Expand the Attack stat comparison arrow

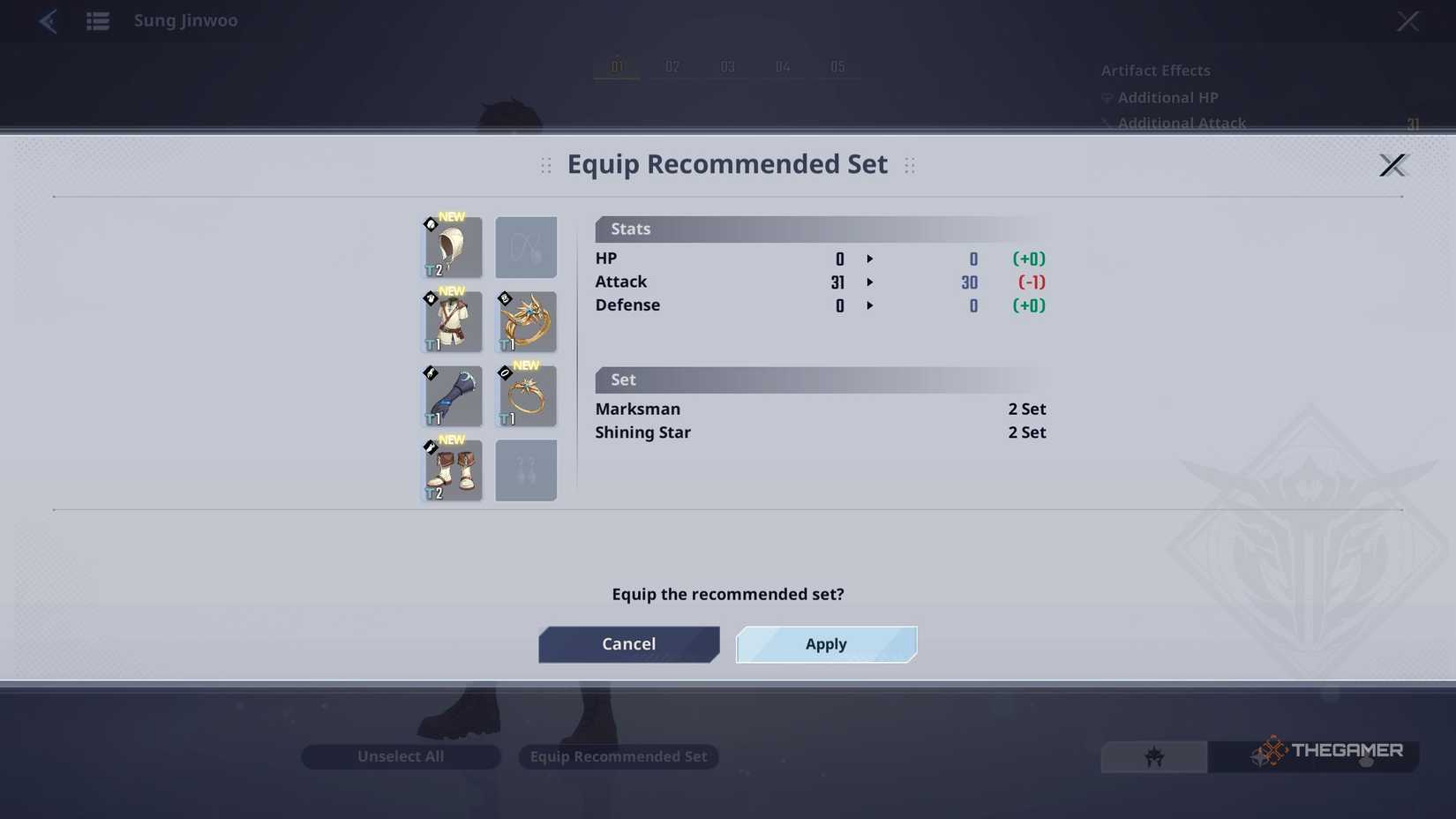(x=870, y=283)
